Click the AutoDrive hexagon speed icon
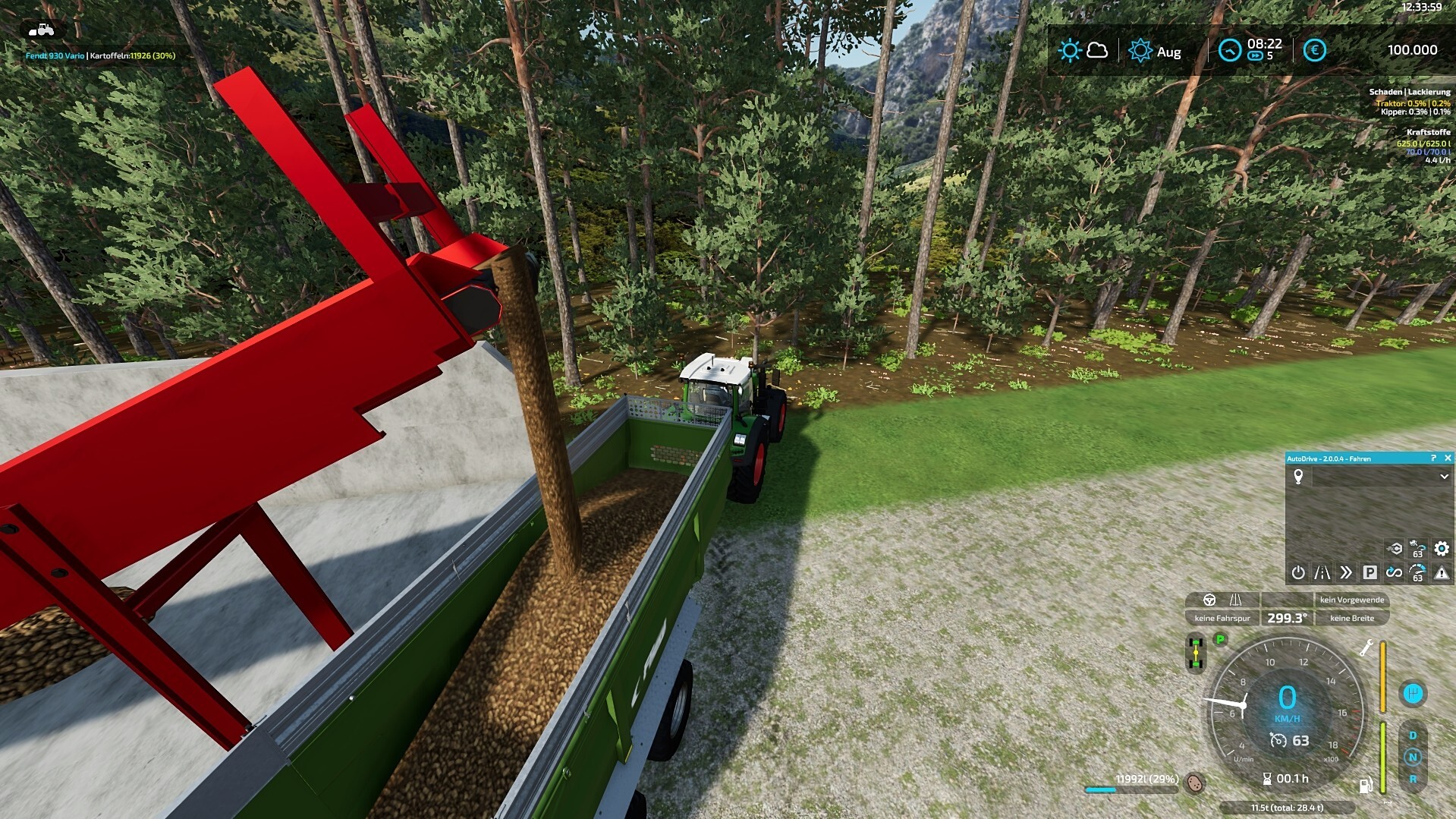 pos(1394,548)
